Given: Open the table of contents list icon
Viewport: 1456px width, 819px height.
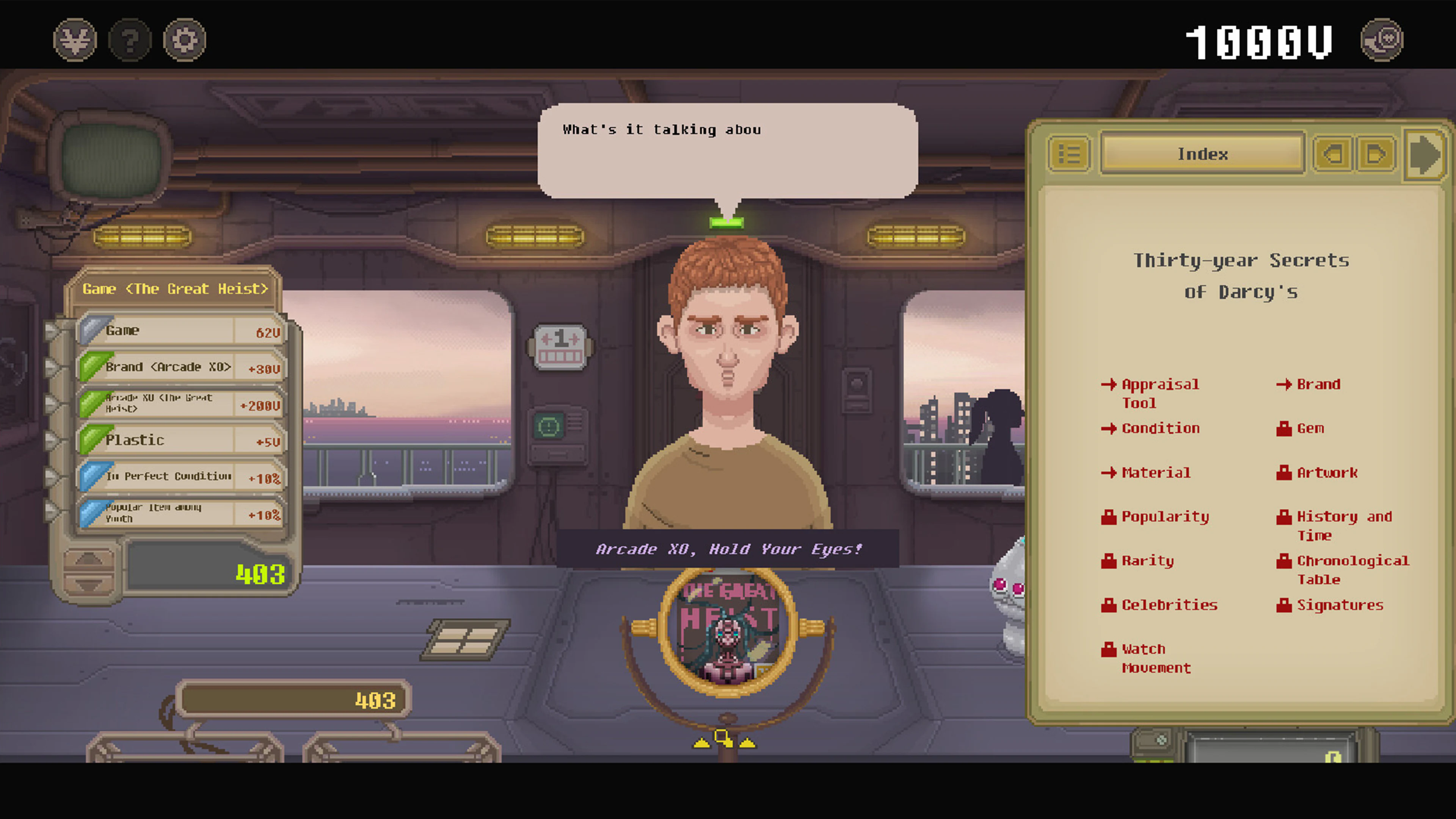Looking at the screenshot, I should (x=1070, y=154).
